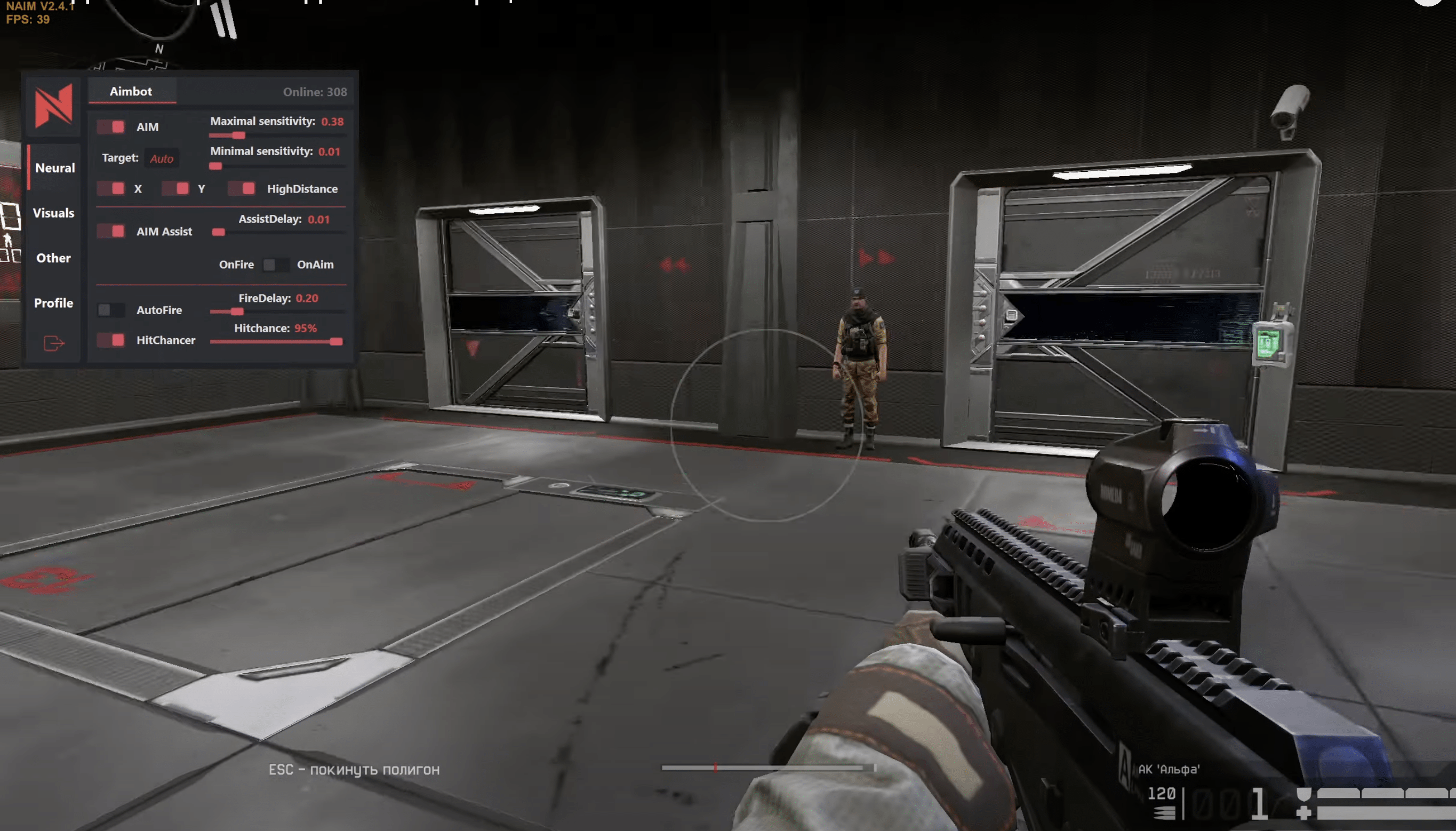Set the AssistDelay slider
This screenshot has width=1456, height=831.
click(219, 233)
